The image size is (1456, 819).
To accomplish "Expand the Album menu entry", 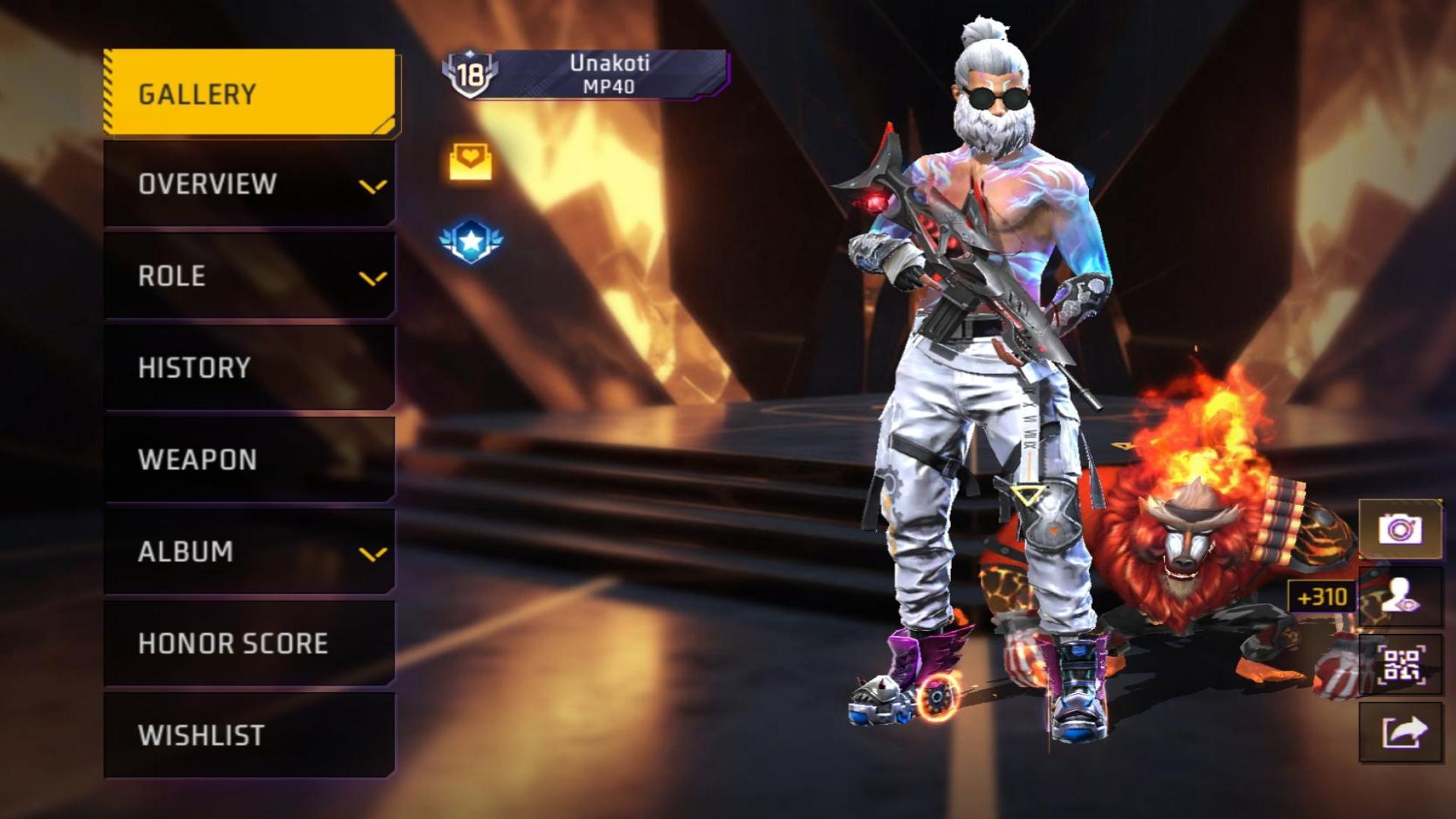I will [x=249, y=551].
